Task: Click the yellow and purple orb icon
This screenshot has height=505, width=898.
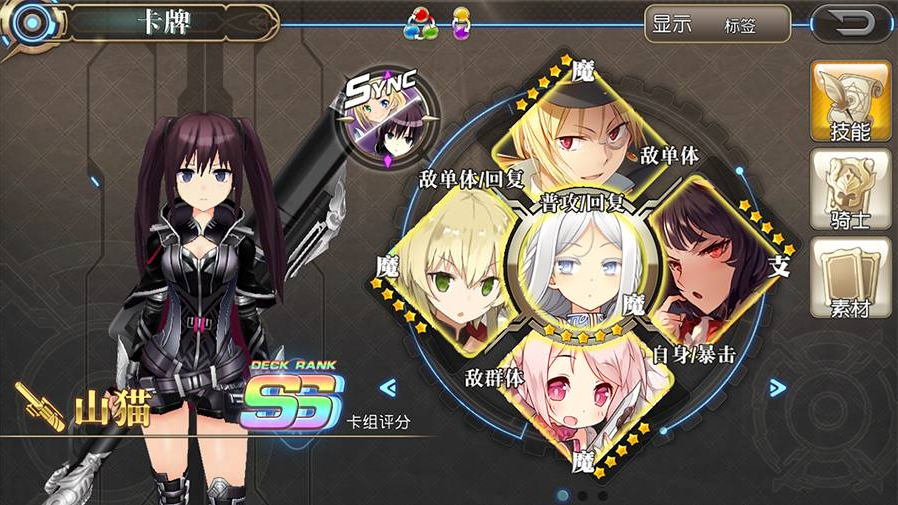Action: coord(461,24)
